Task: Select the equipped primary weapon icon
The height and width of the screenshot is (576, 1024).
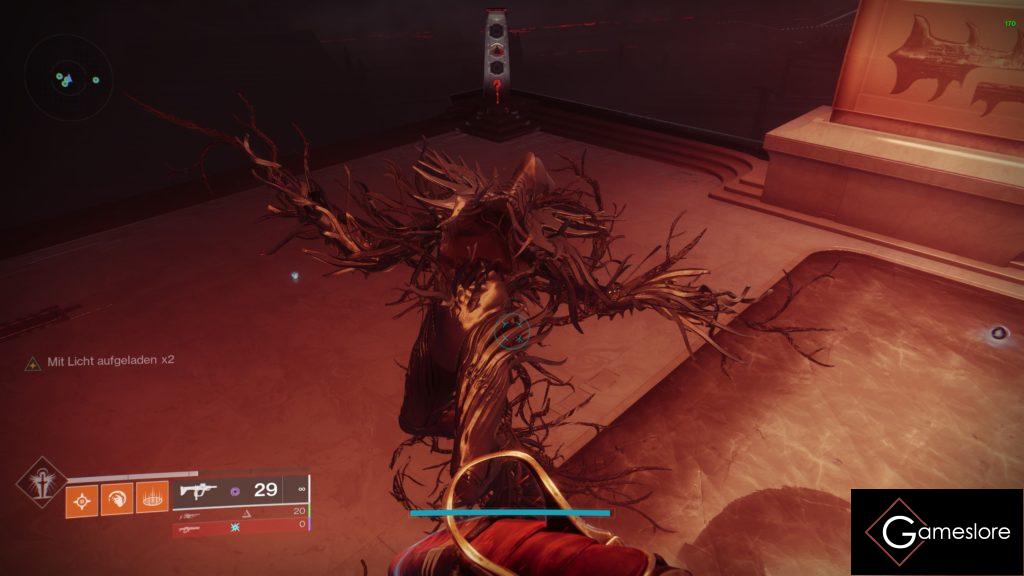Action: coord(198,490)
